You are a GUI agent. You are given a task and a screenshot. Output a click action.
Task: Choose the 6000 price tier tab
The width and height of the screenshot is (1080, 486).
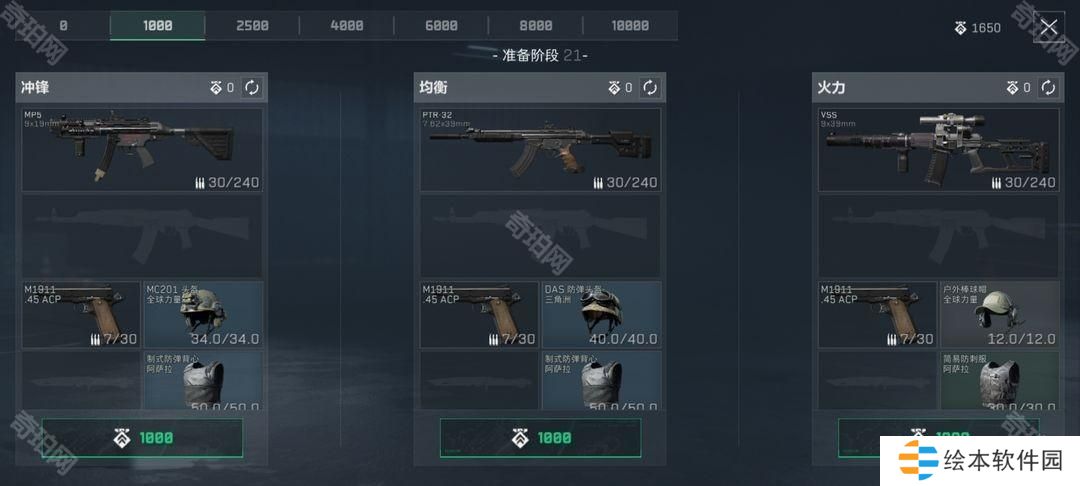click(x=441, y=26)
